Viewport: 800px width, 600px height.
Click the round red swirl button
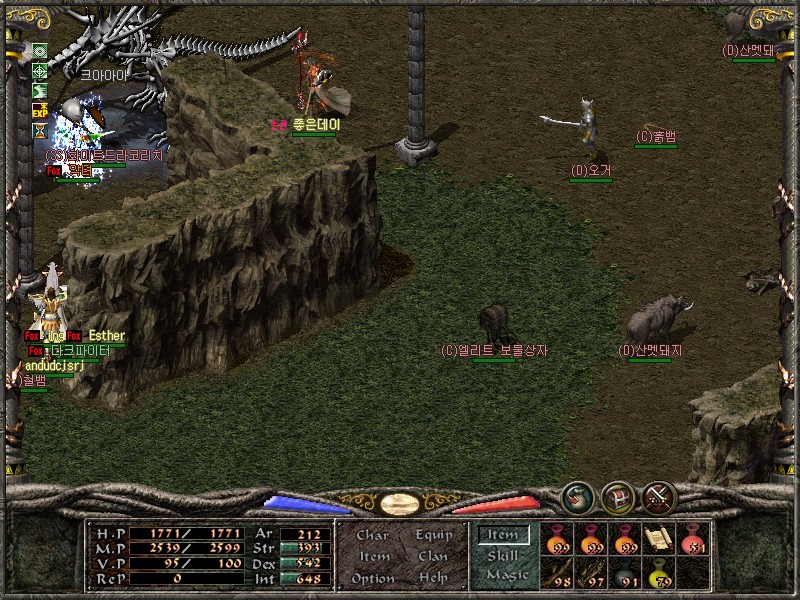[x=578, y=497]
